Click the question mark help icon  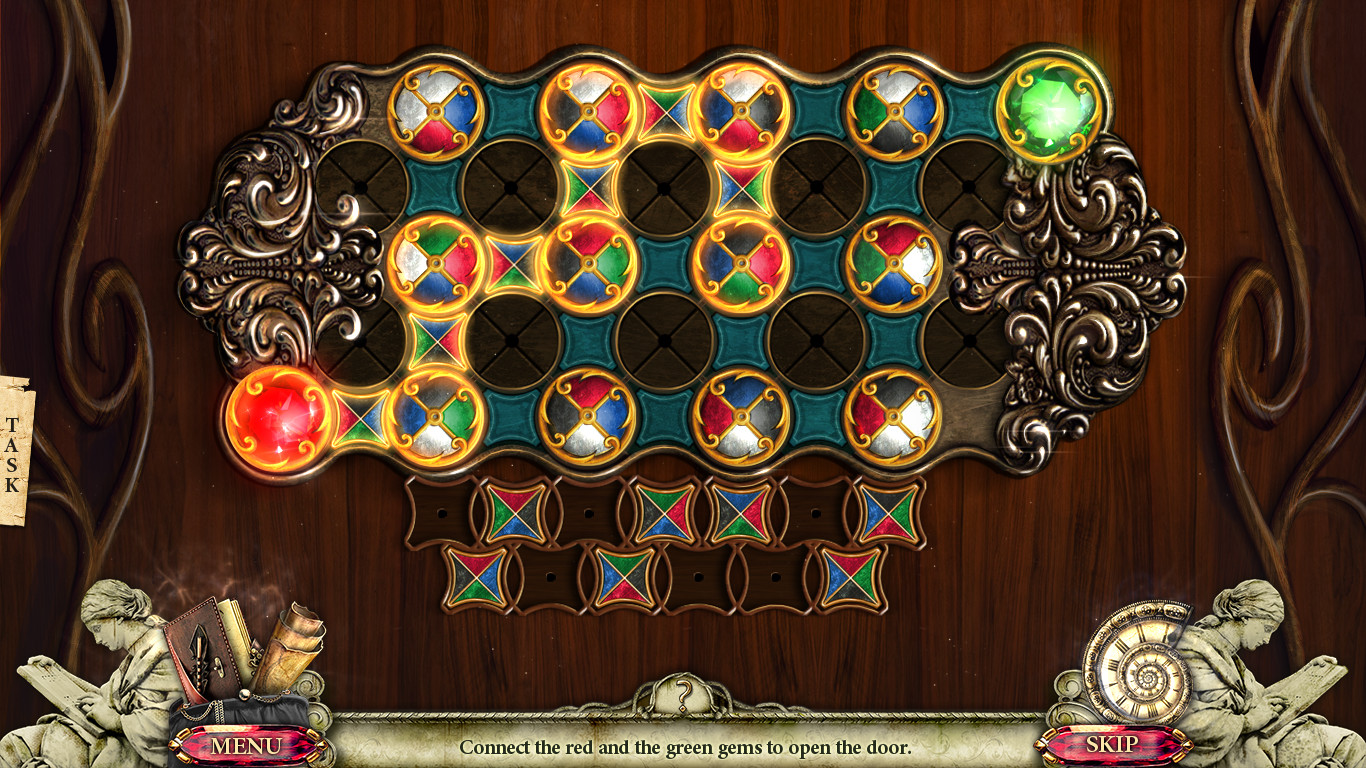pyautogui.click(x=683, y=692)
